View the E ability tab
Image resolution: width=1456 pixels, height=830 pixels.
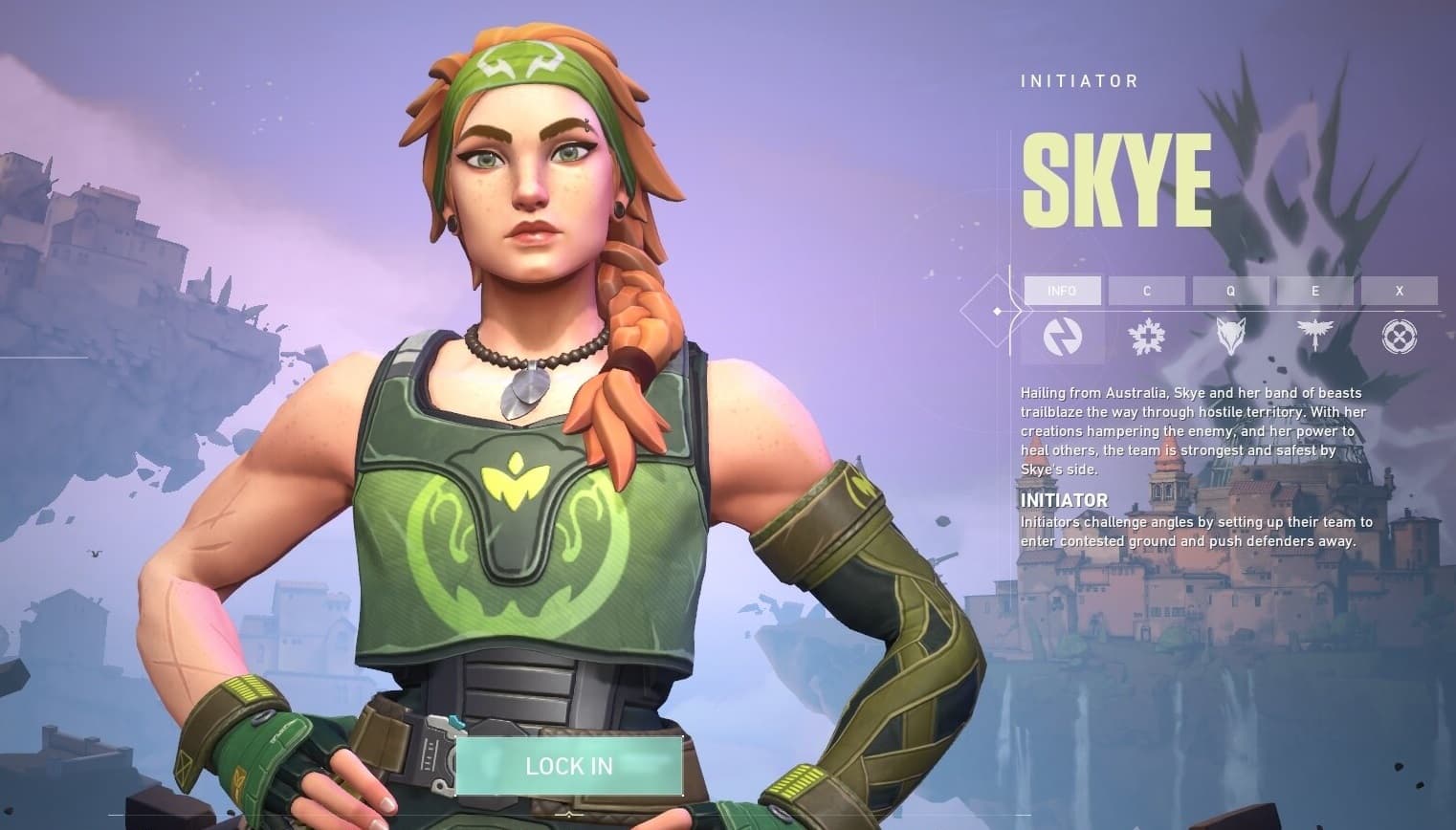tap(1315, 291)
